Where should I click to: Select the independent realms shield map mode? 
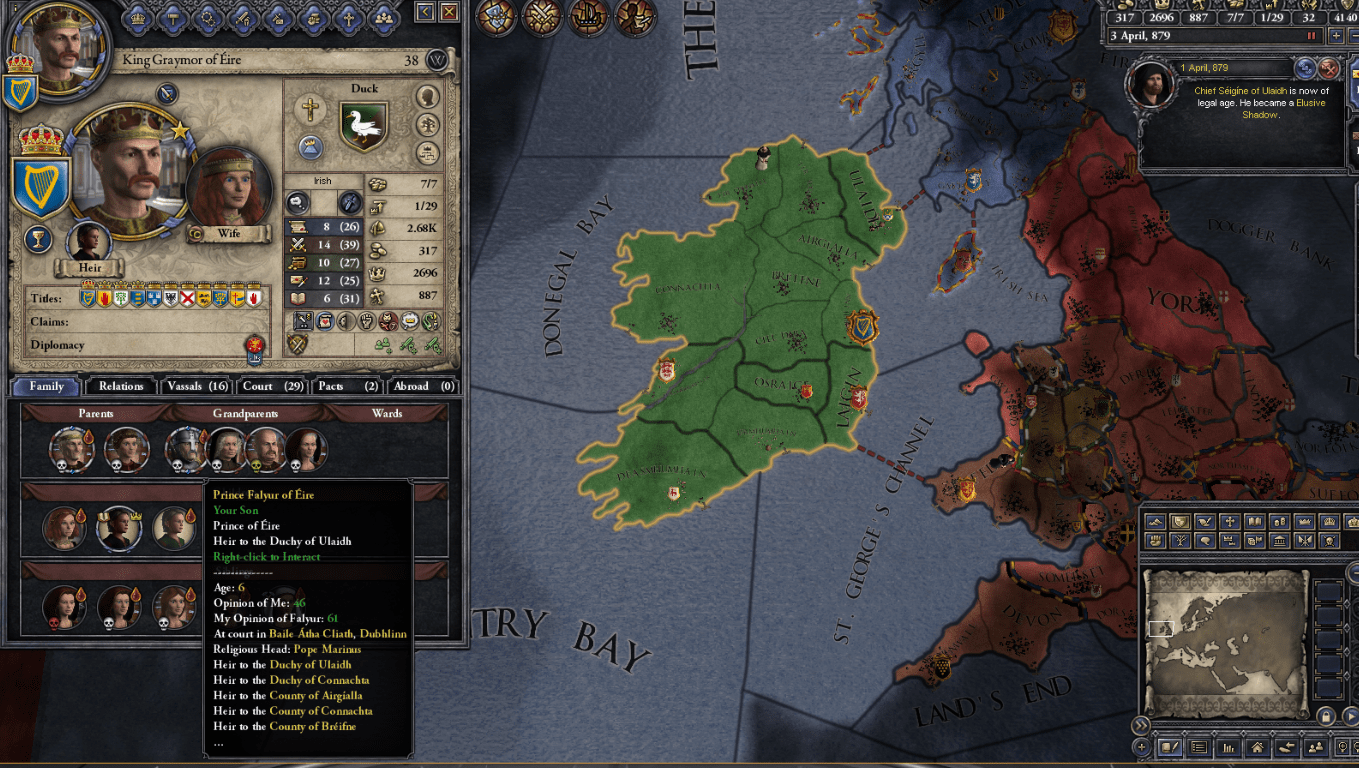point(1179,521)
